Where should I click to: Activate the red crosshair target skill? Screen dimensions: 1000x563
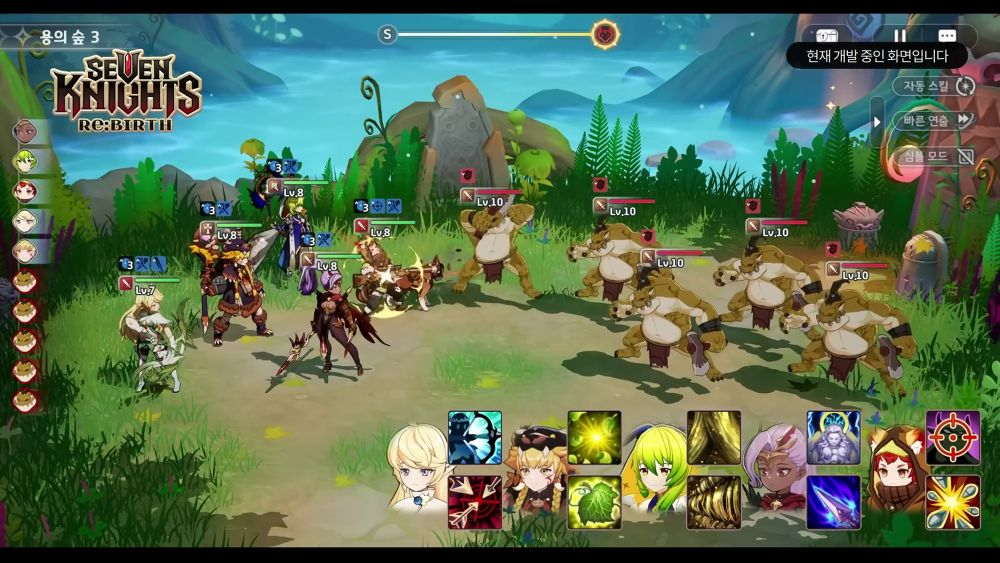(952, 437)
